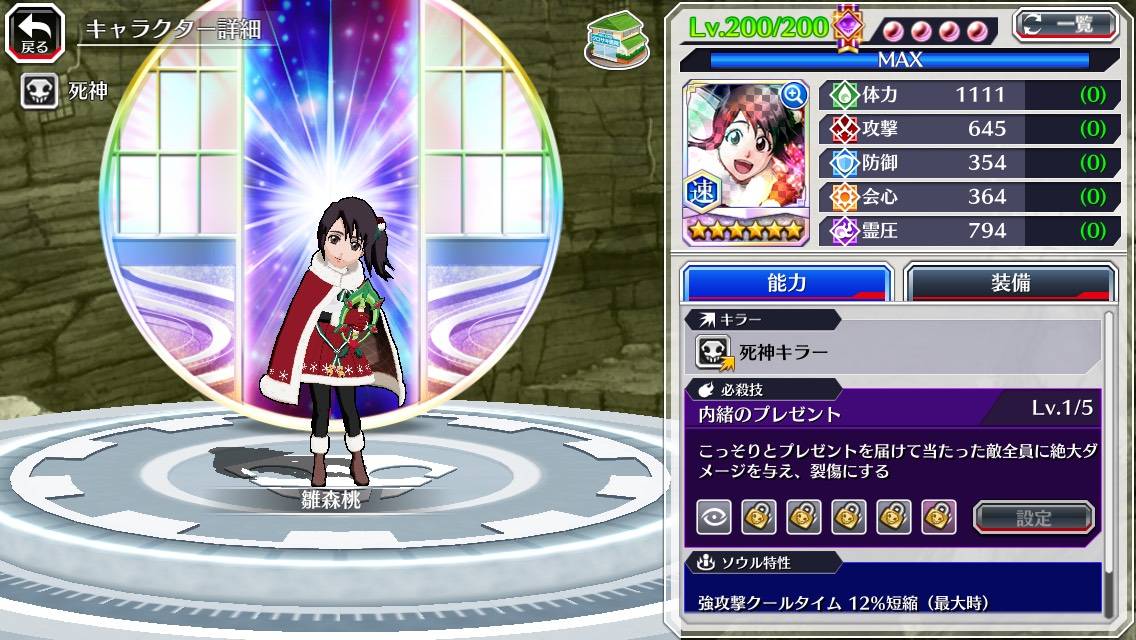Tap the eye icon to preview special move
1136x640 pixels.
(714, 517)
